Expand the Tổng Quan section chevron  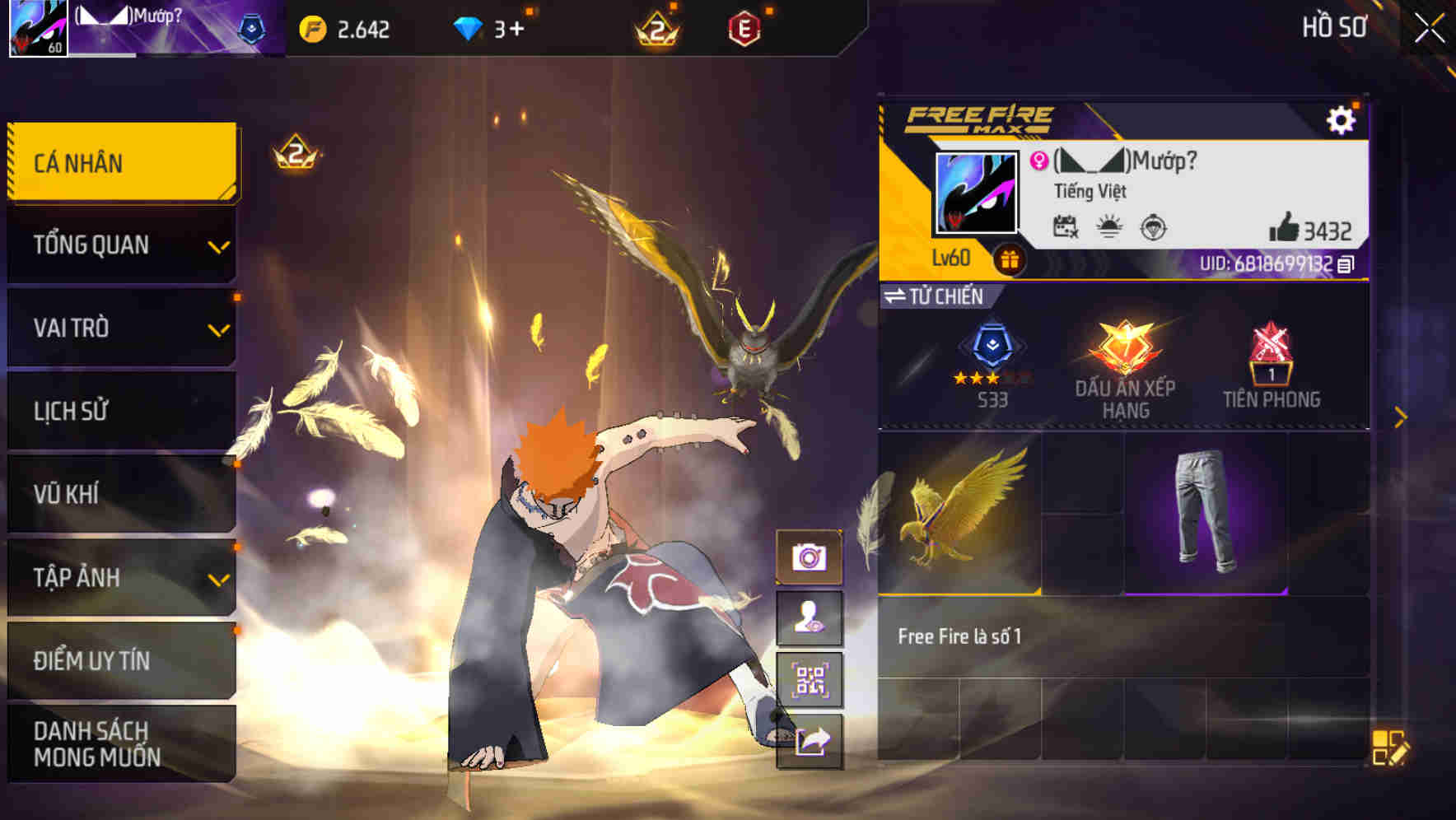218,247
